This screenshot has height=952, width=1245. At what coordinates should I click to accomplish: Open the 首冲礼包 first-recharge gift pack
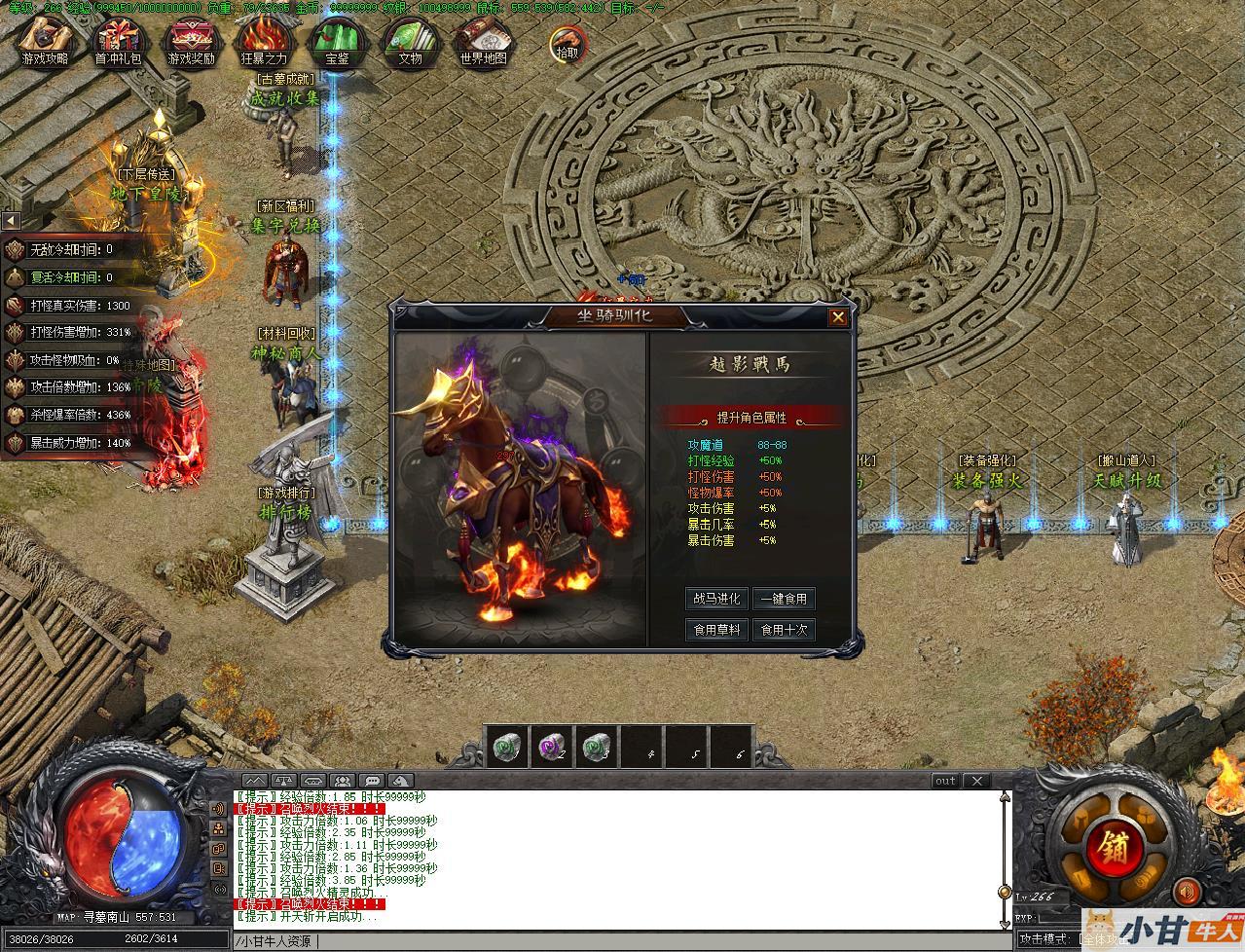[x=118, y=42]
